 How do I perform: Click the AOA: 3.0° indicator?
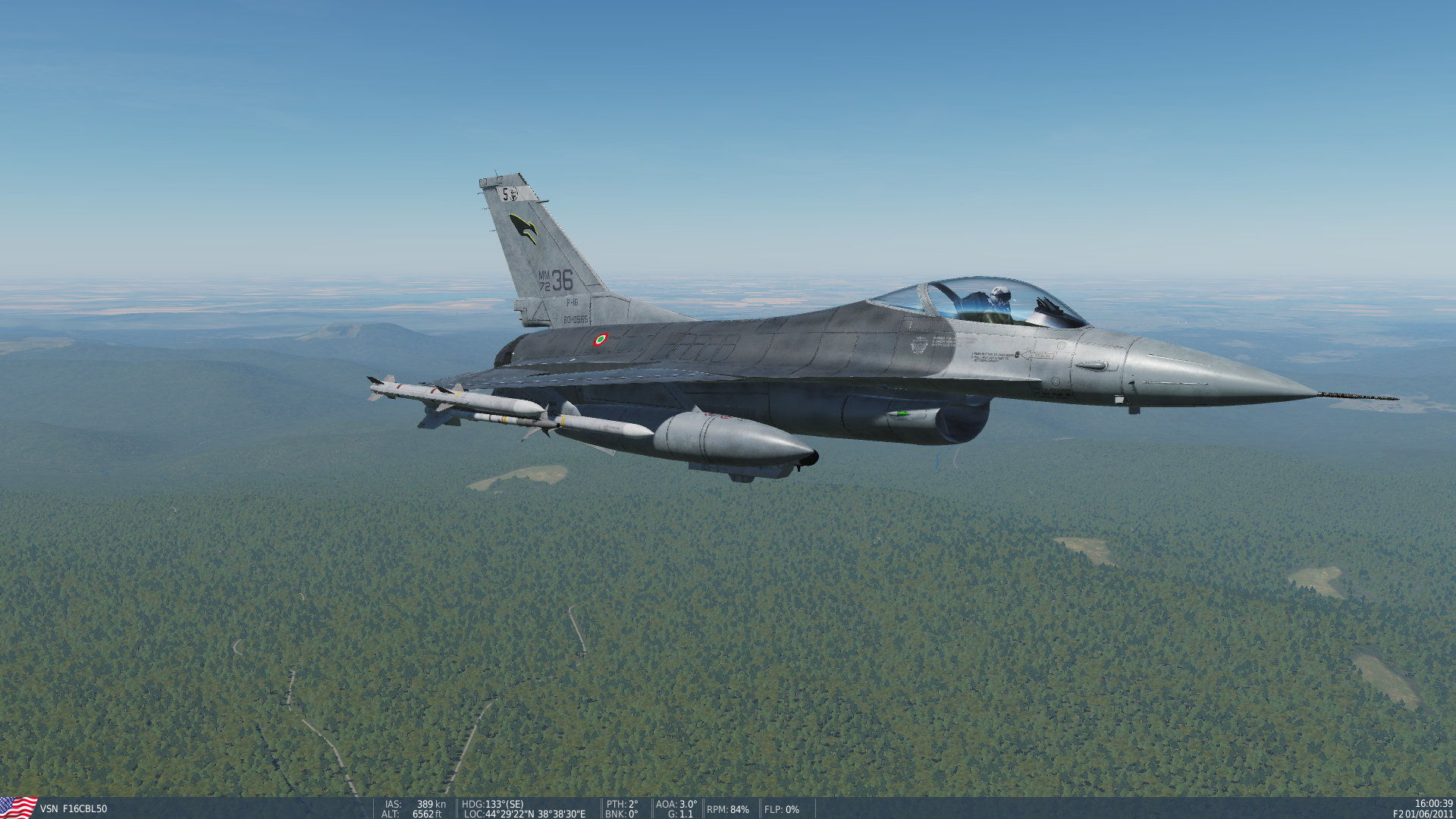674,805
